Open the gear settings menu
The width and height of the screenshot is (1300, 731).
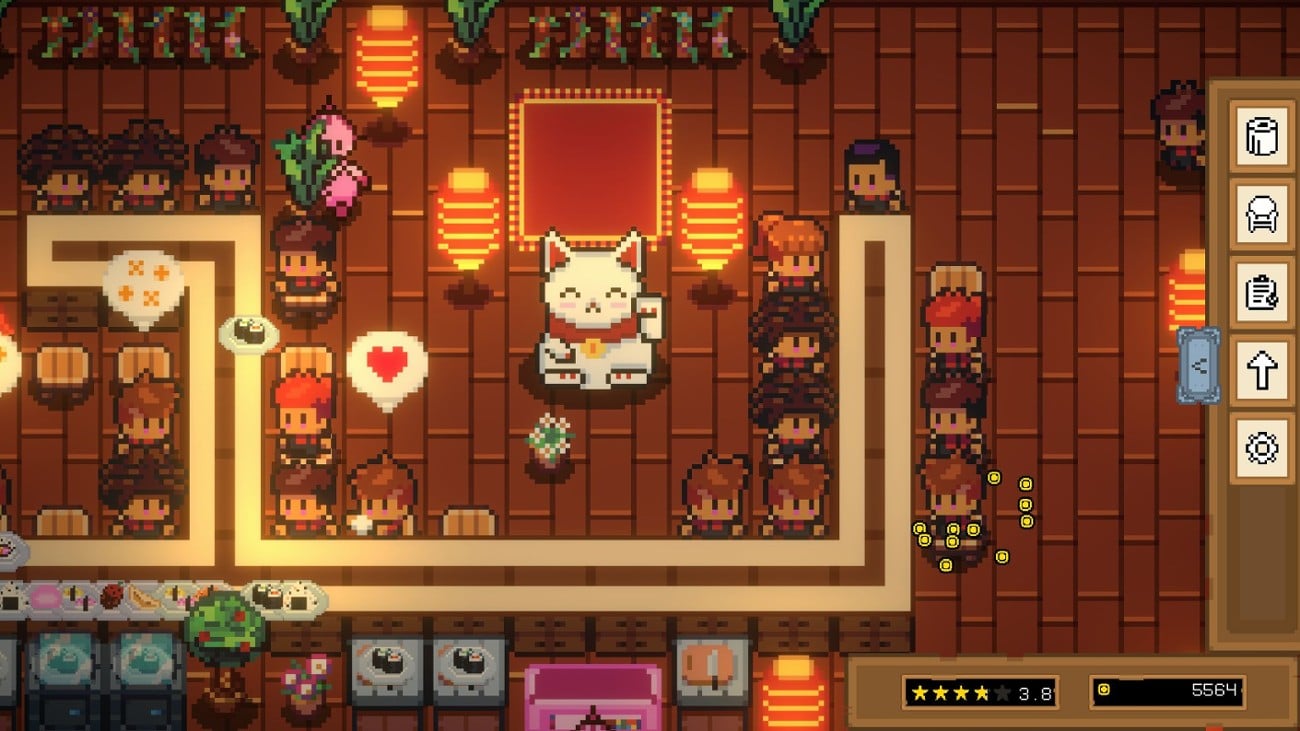coord(1262,446)
